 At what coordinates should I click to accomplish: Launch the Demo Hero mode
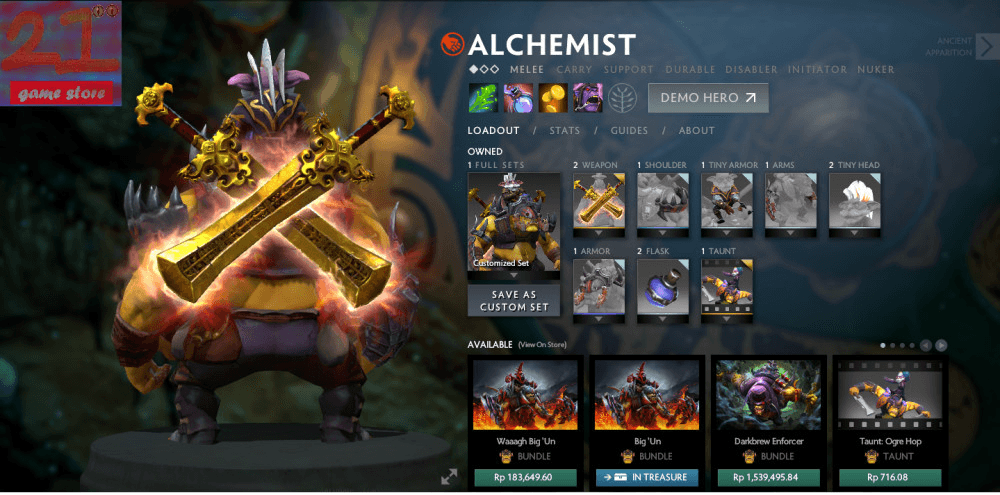tap(709, 98)
